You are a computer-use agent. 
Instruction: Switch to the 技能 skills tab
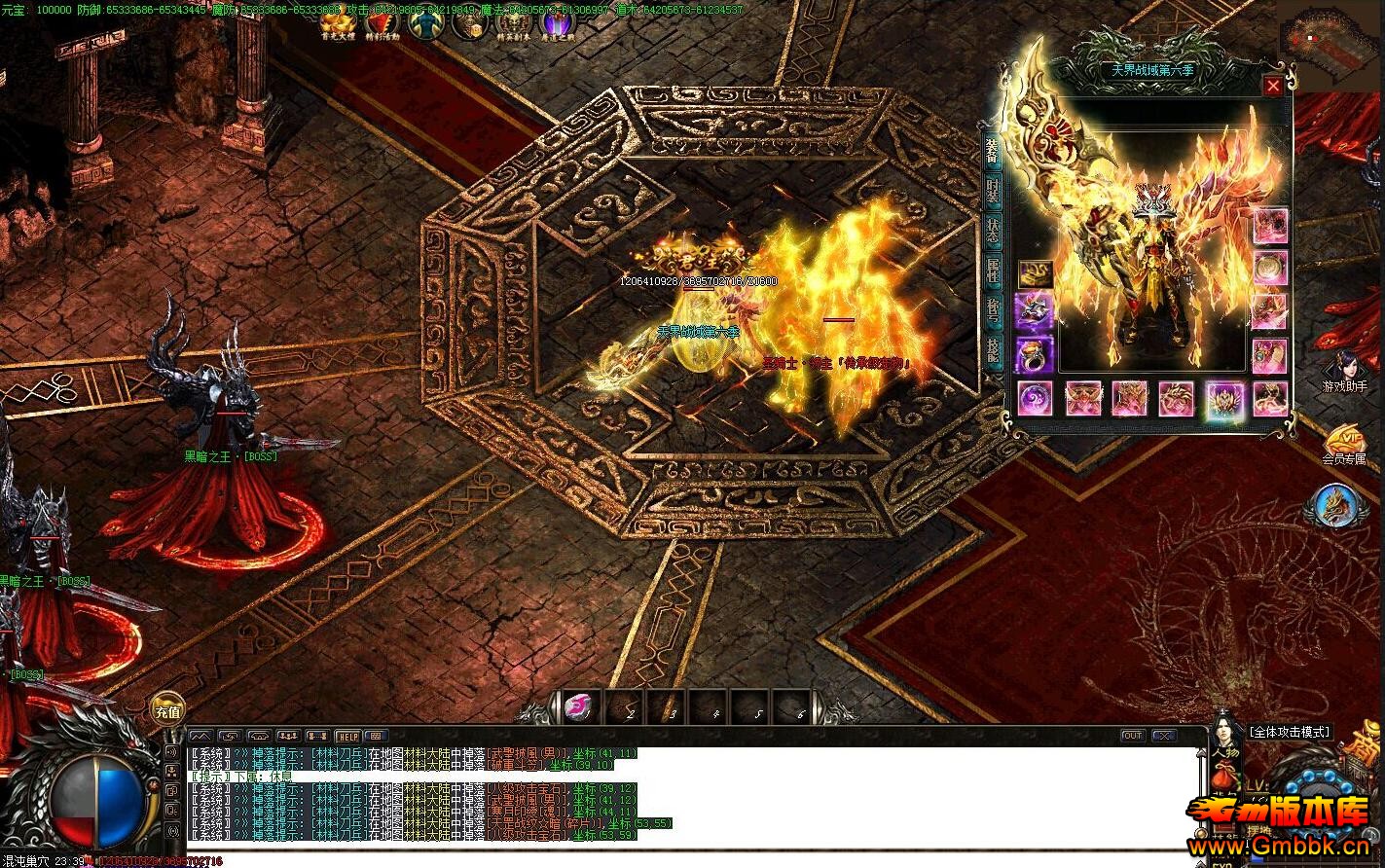992,351
